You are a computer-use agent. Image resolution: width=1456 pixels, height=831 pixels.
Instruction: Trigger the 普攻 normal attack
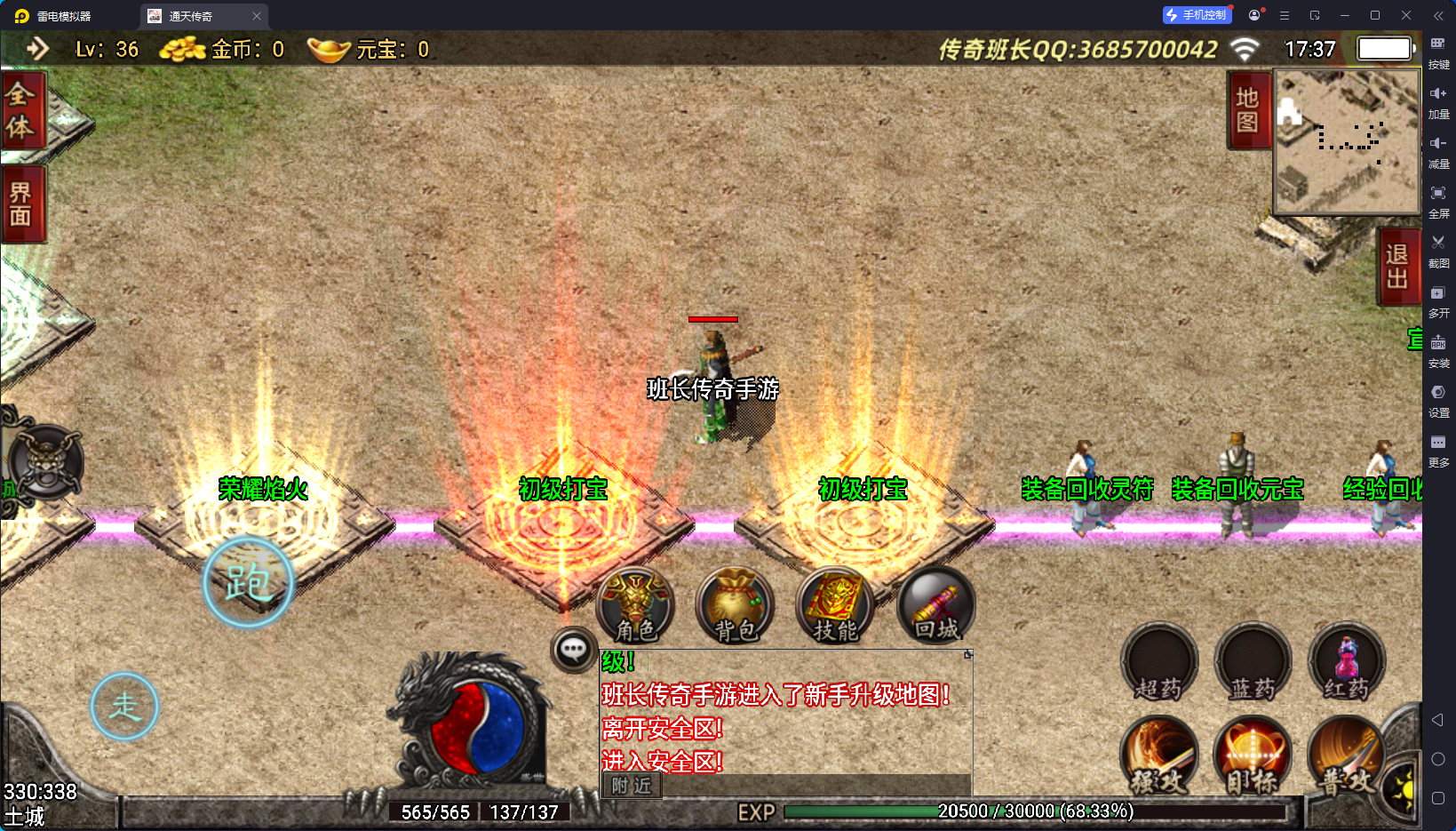1347,756
